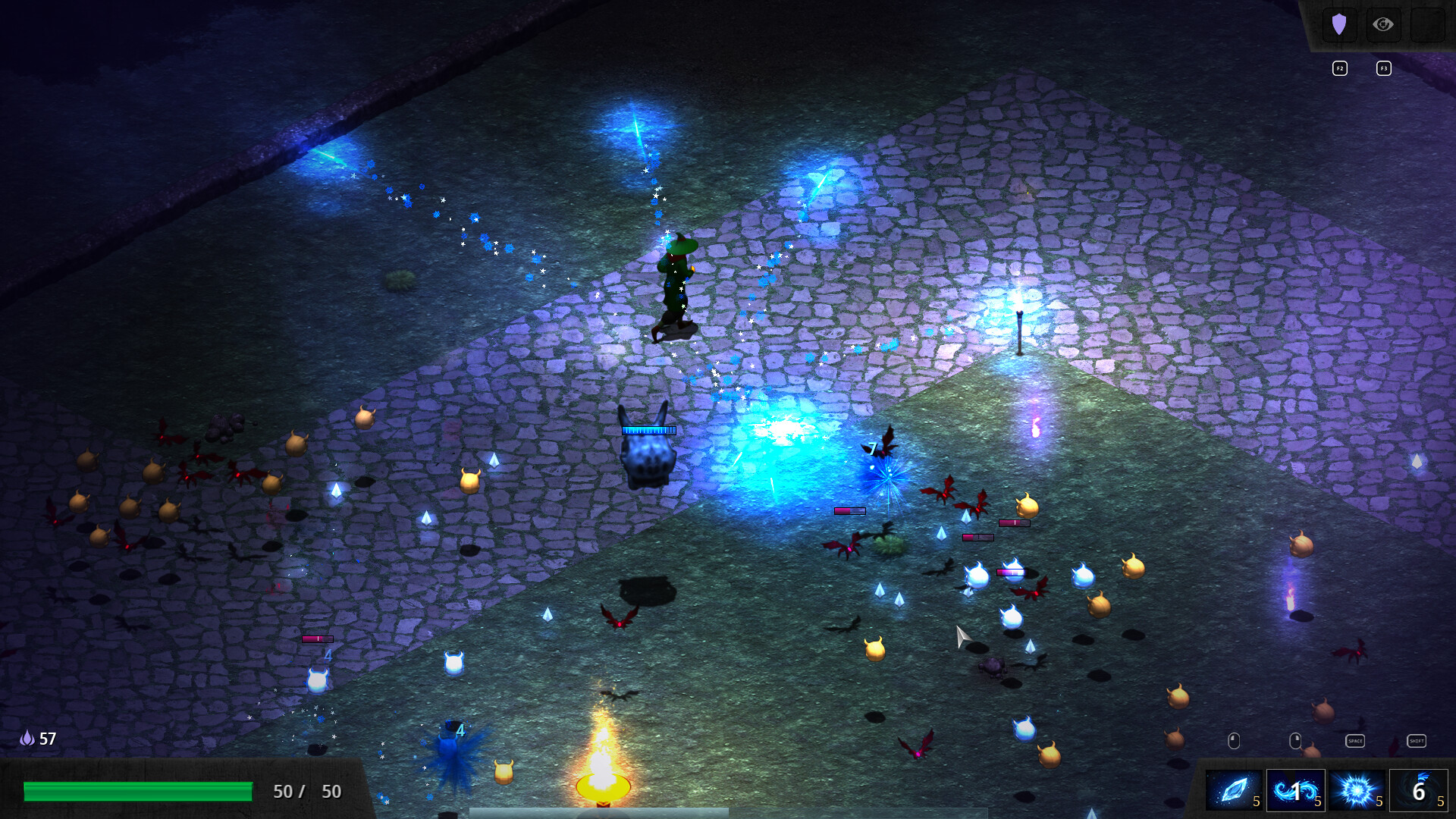Click the green health bar
The width and height of the screenshot is (1456, 819).
click(x=136, y=791)
